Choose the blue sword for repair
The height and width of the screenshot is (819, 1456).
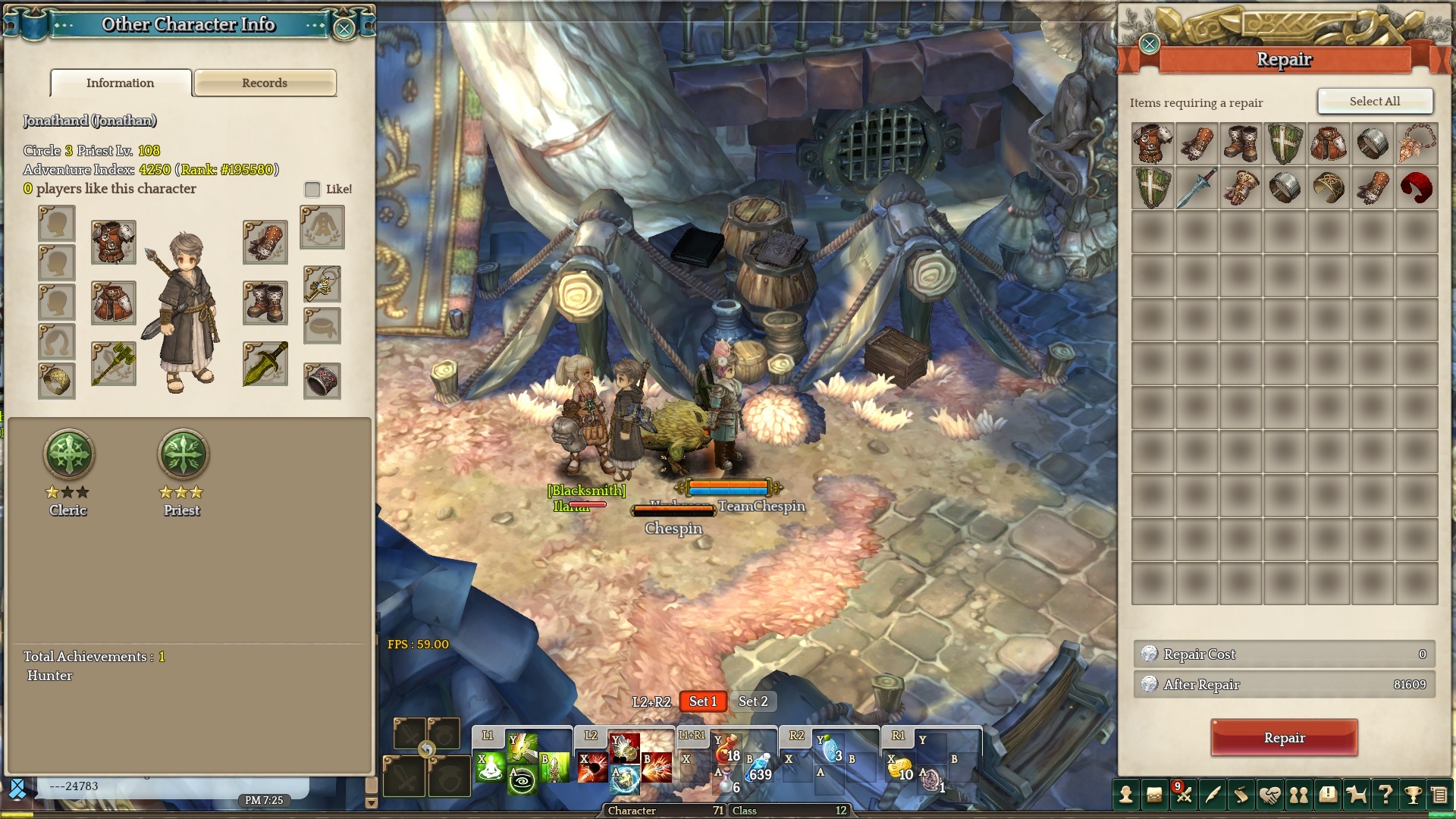pos(1197,187)
